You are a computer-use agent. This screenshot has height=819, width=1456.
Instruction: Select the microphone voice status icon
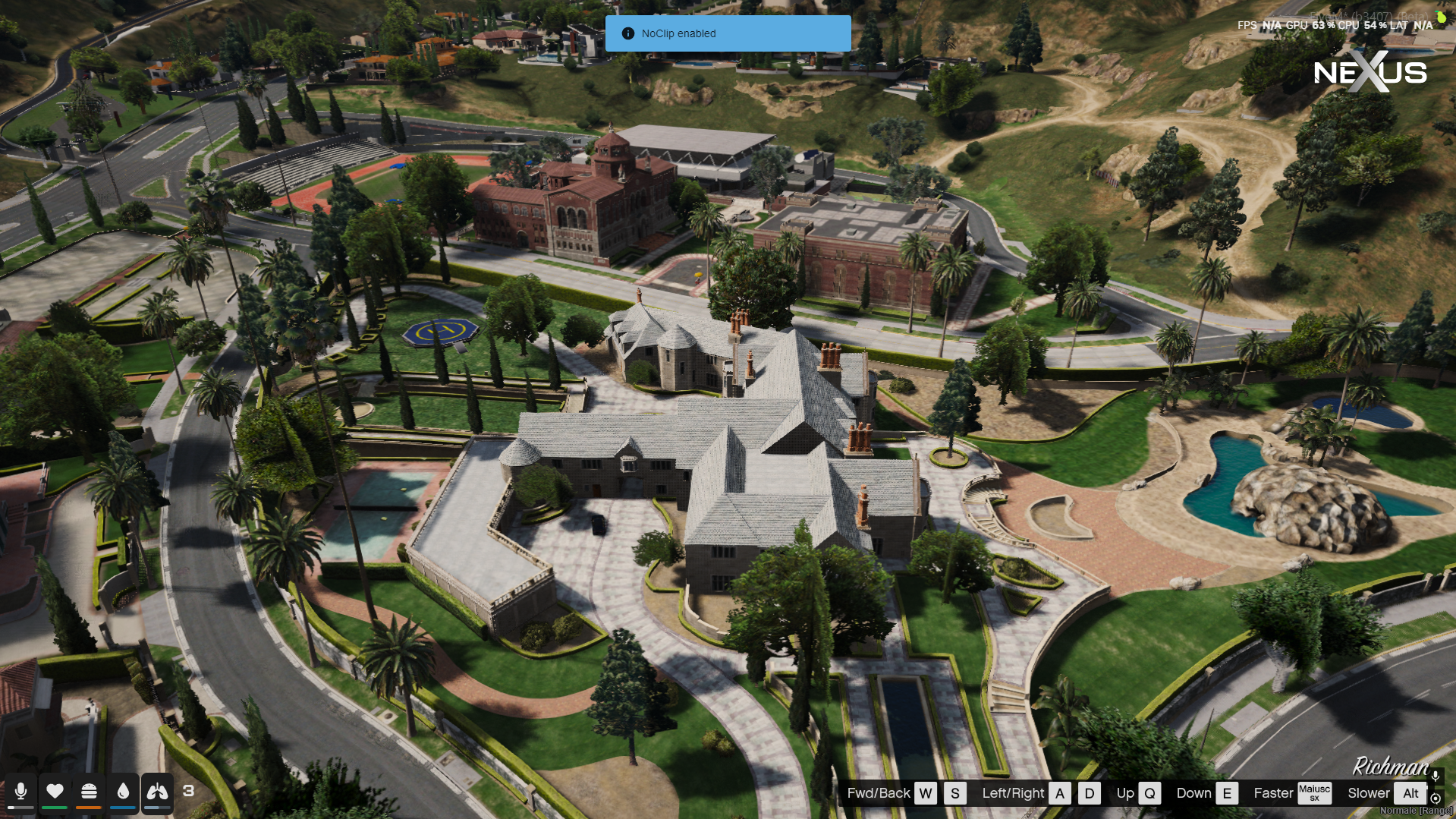[x=21, y=792]
